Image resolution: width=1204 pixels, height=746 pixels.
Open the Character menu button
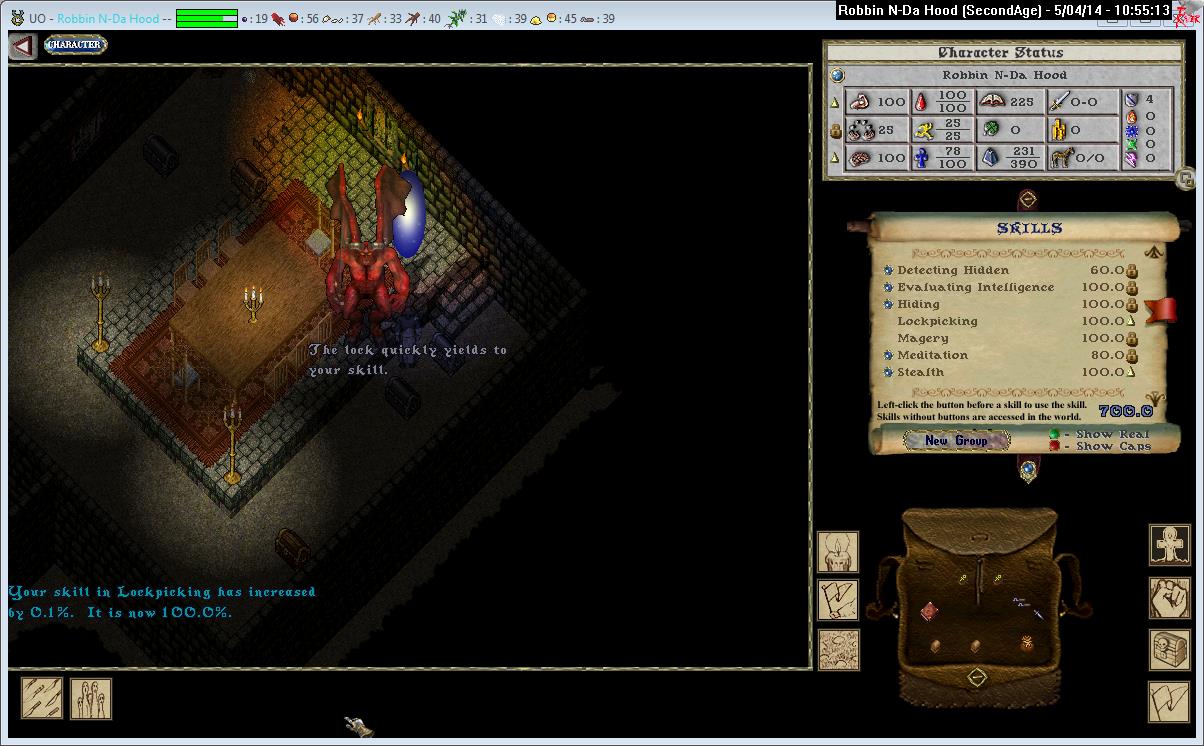(x=75, y=44)
